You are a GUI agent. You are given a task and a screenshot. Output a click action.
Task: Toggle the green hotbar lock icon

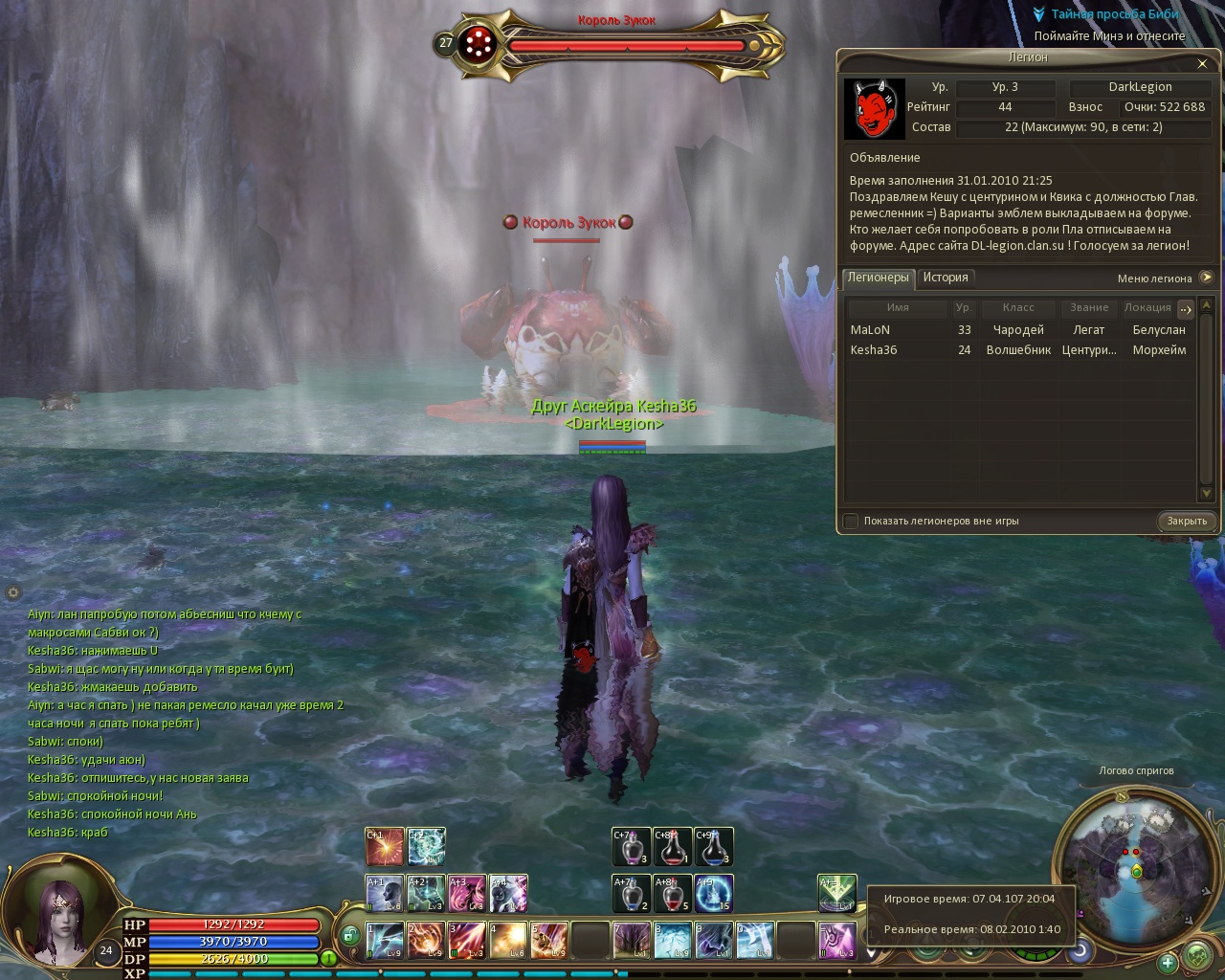(x=350, y=935)
